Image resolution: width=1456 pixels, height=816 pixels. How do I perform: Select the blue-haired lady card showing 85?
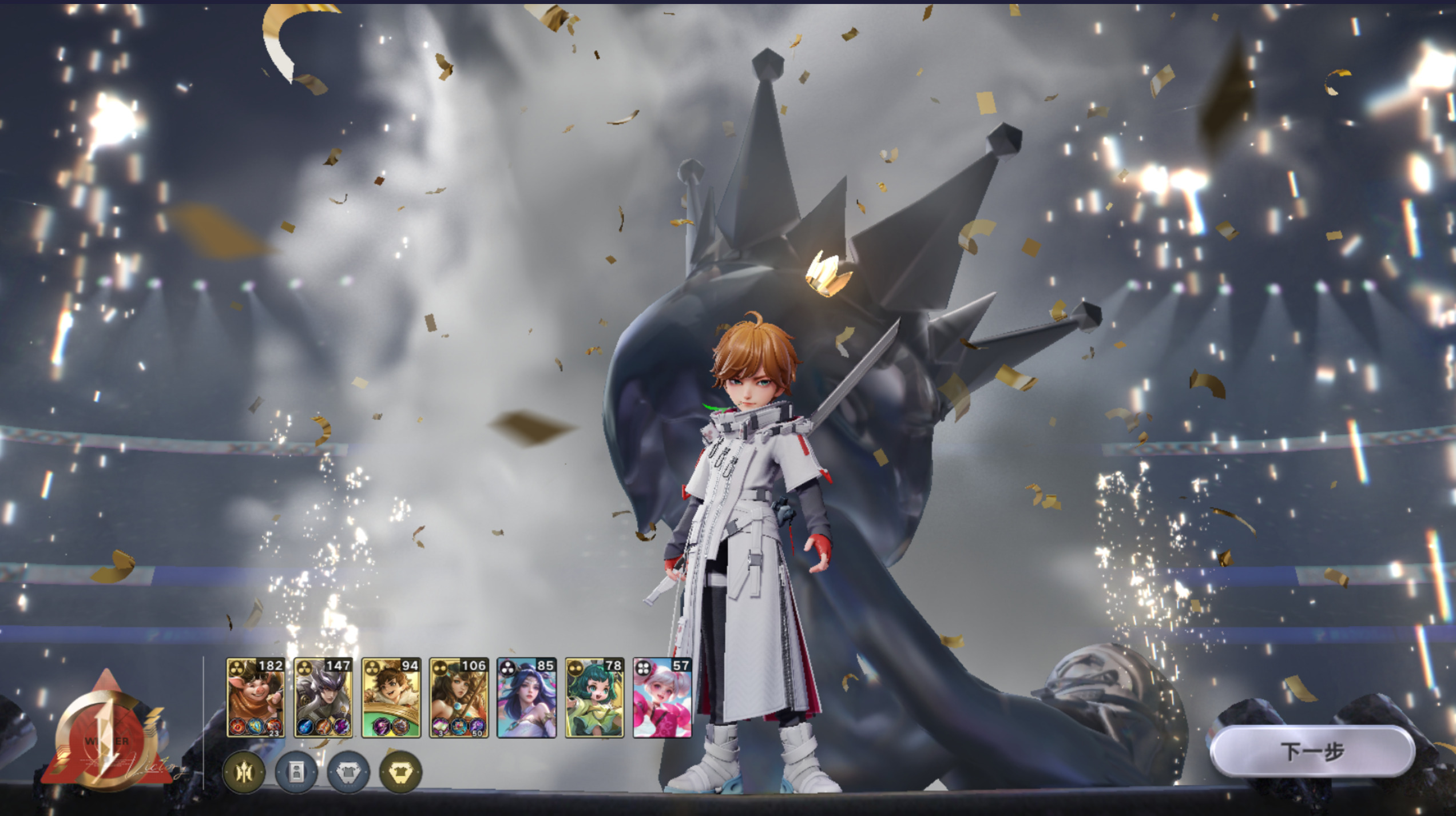coord(526,698)
